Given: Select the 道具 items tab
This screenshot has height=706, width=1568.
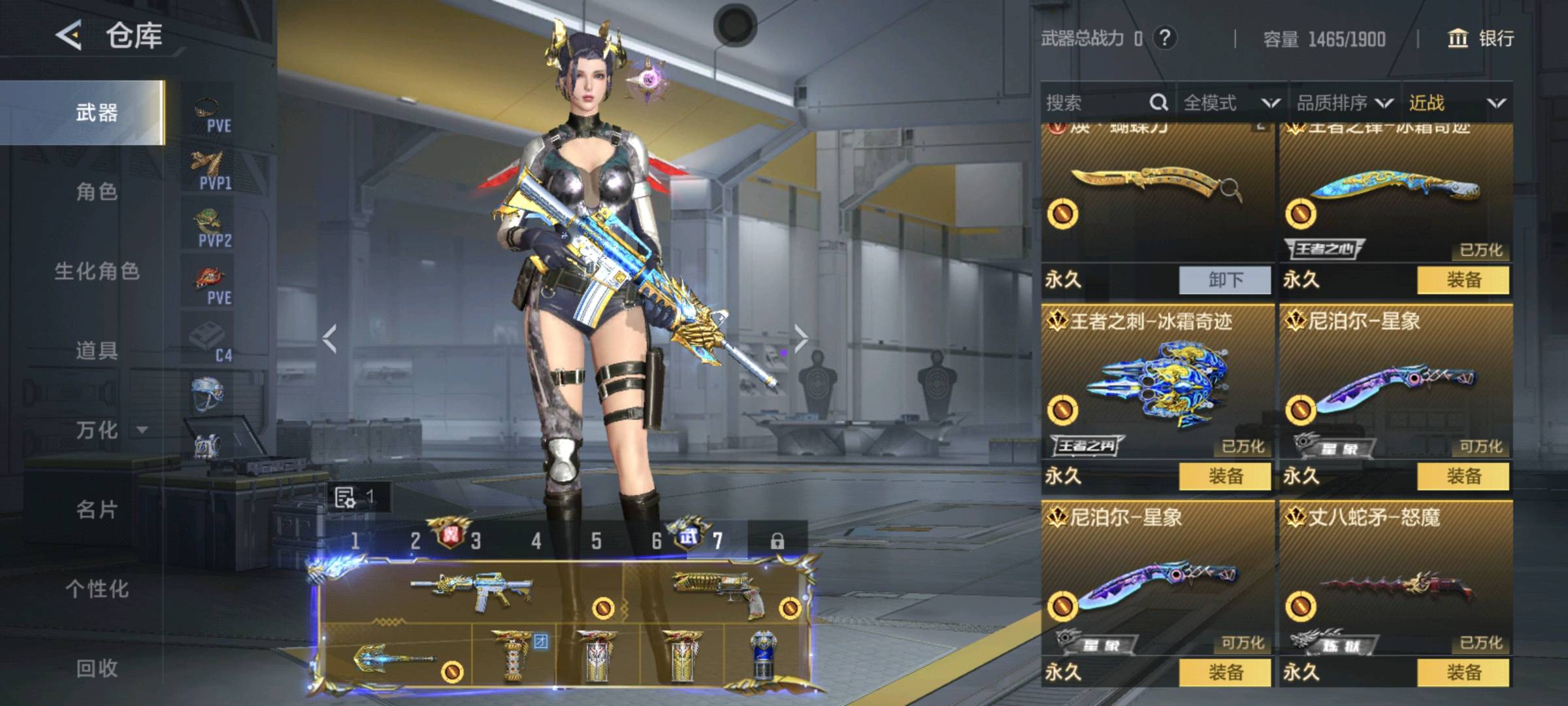Looking at the screenshot, I should click(x=97, y=351).
